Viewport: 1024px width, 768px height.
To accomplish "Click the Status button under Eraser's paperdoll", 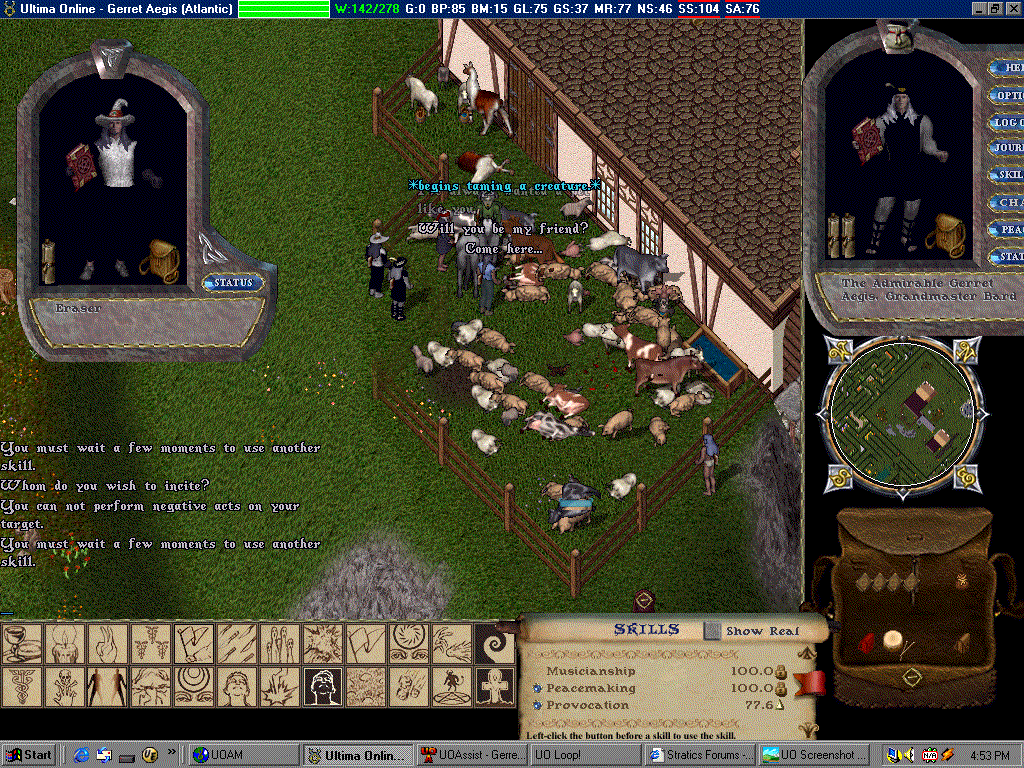I will (233, 283).
